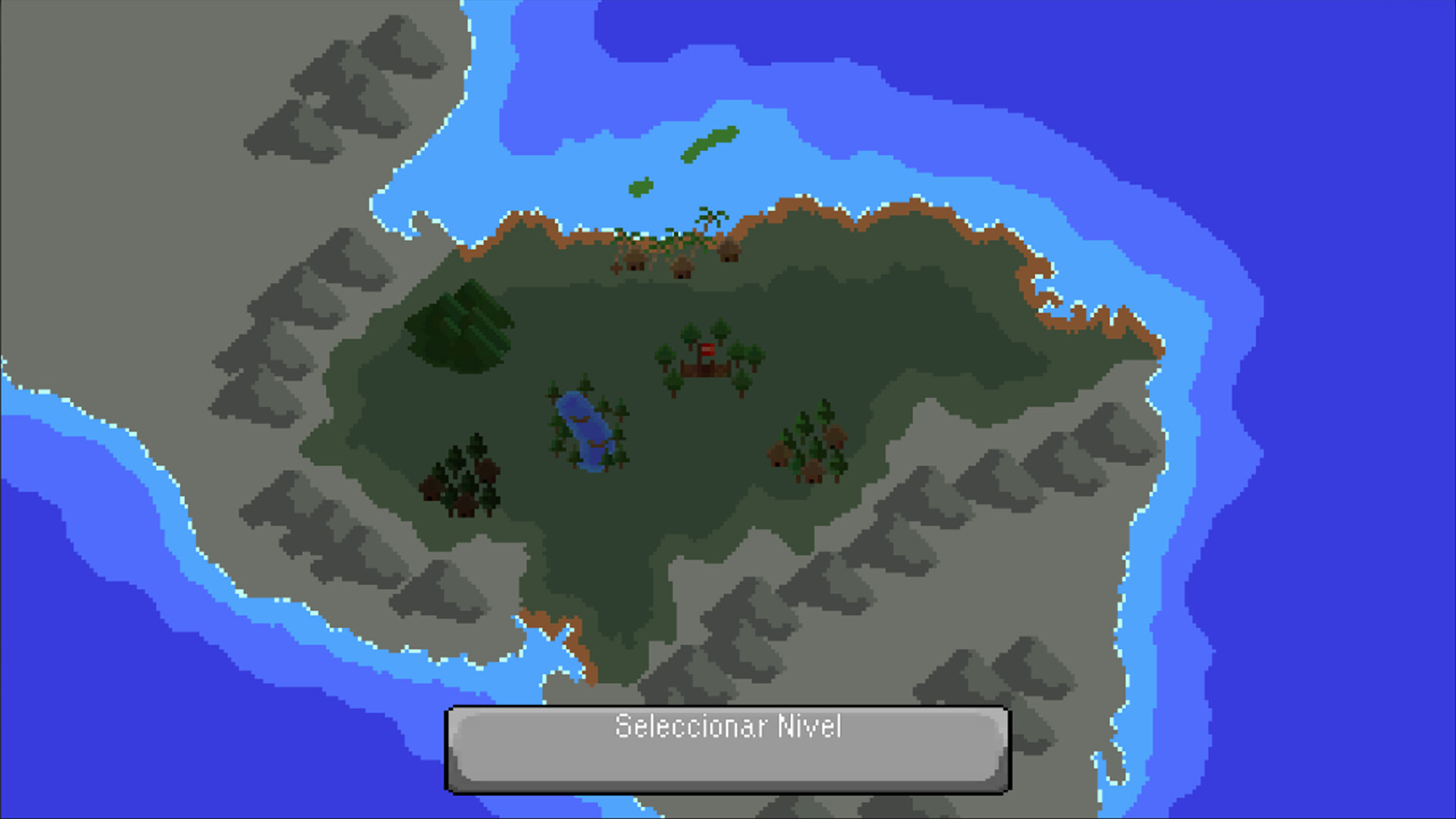
Task: Select the large green island offshore
Action: click(x=709, y=143)
